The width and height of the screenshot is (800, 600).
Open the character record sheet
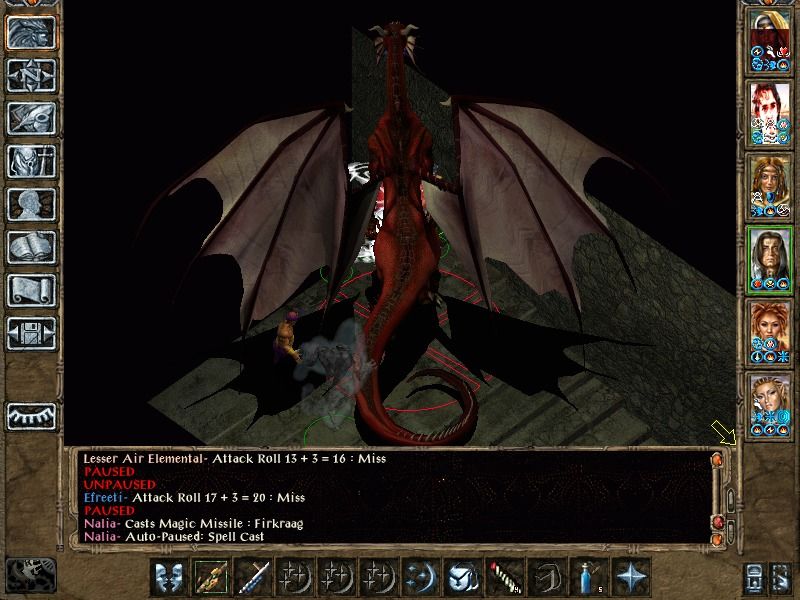click(x=31, y=204)
